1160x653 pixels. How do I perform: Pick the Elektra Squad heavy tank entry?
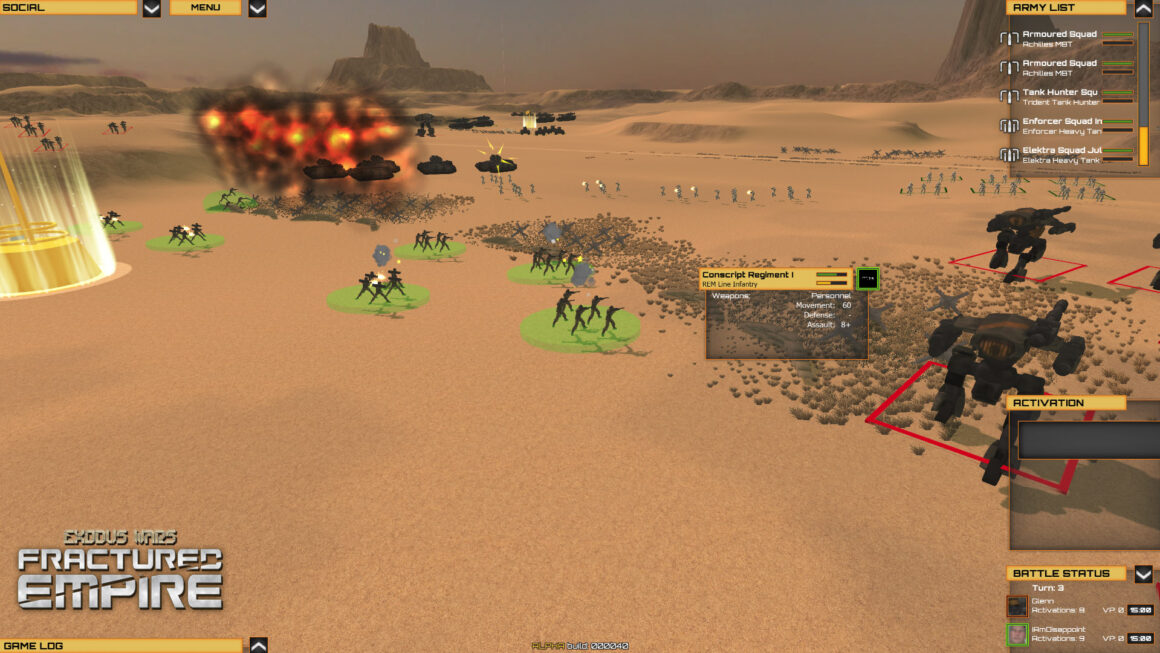point(1066,155)
